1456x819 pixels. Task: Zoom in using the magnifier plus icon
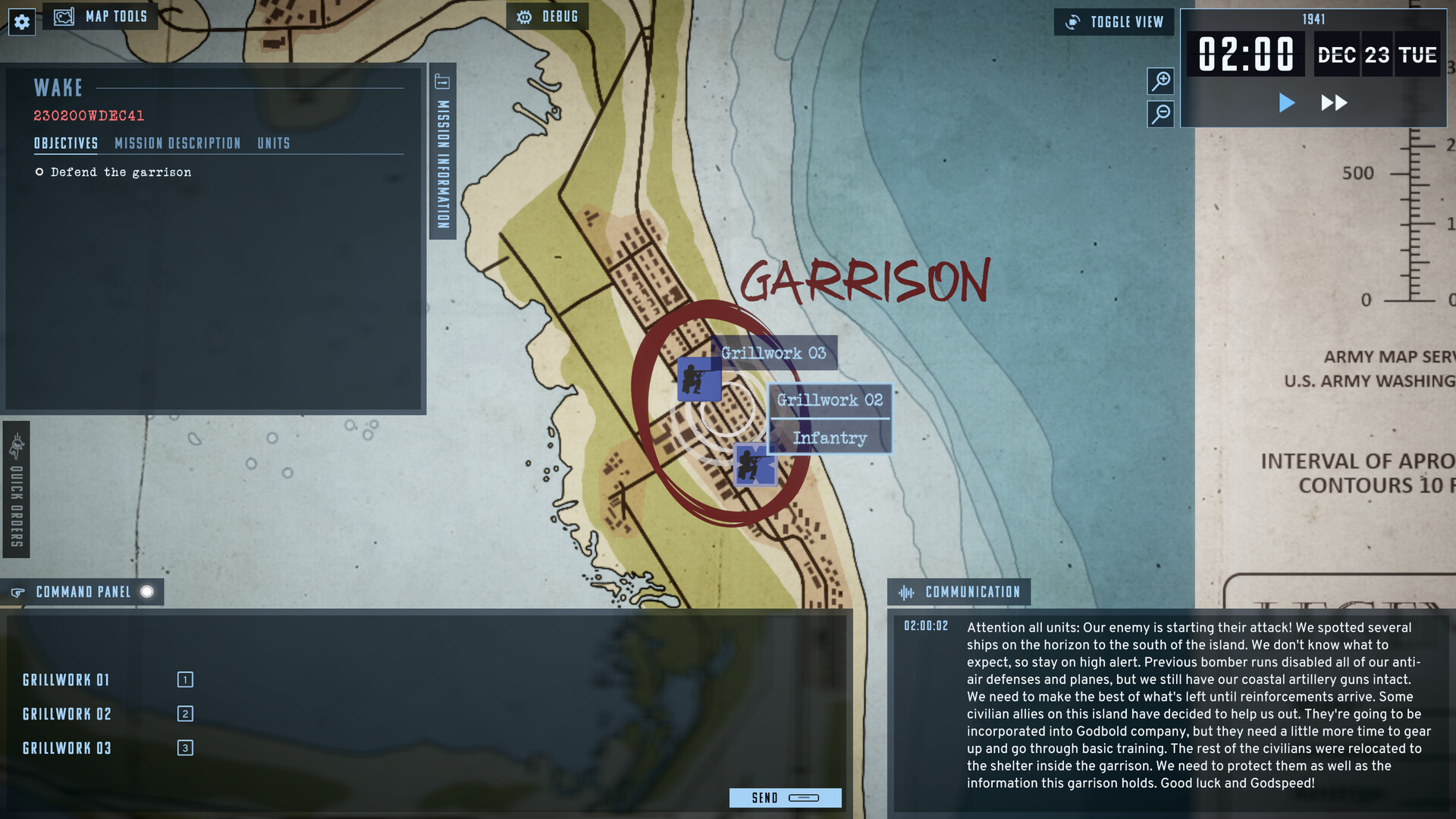click(x=1159, y=82)
